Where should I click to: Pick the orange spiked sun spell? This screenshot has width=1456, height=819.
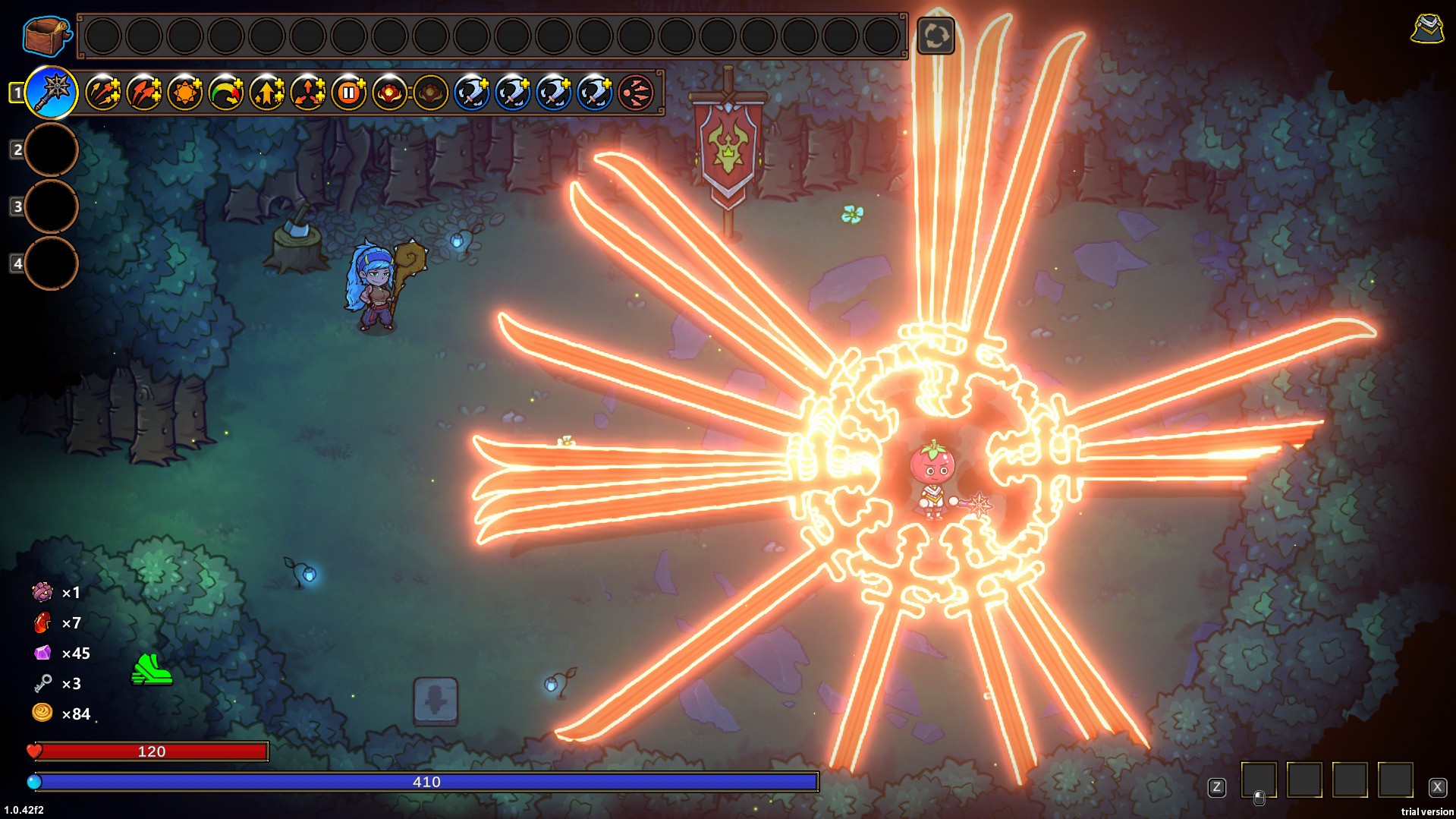point(185,93)
